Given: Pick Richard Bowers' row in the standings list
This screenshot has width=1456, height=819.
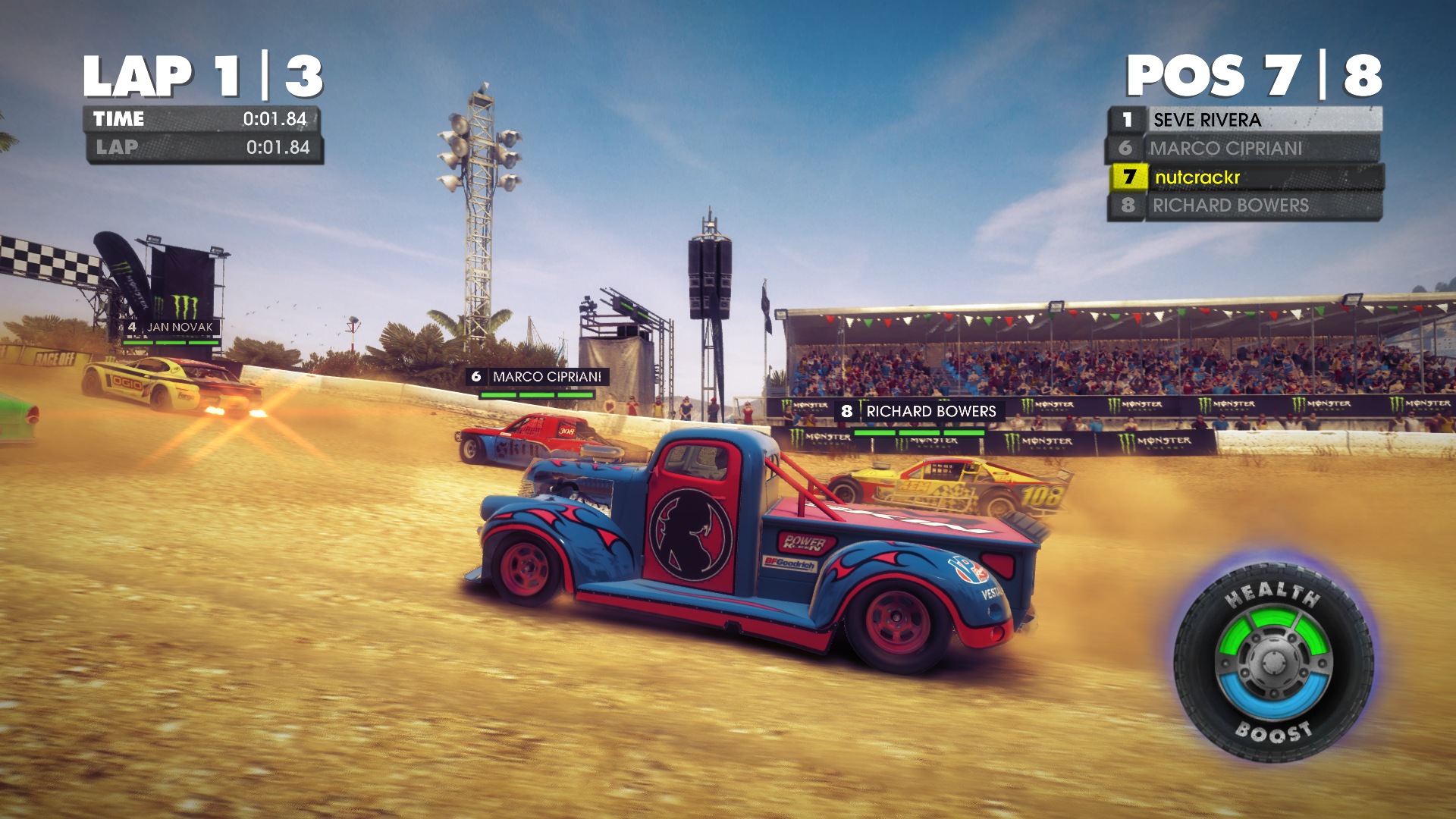Looking at the screenshot, I should click(x=1244, y=206).
